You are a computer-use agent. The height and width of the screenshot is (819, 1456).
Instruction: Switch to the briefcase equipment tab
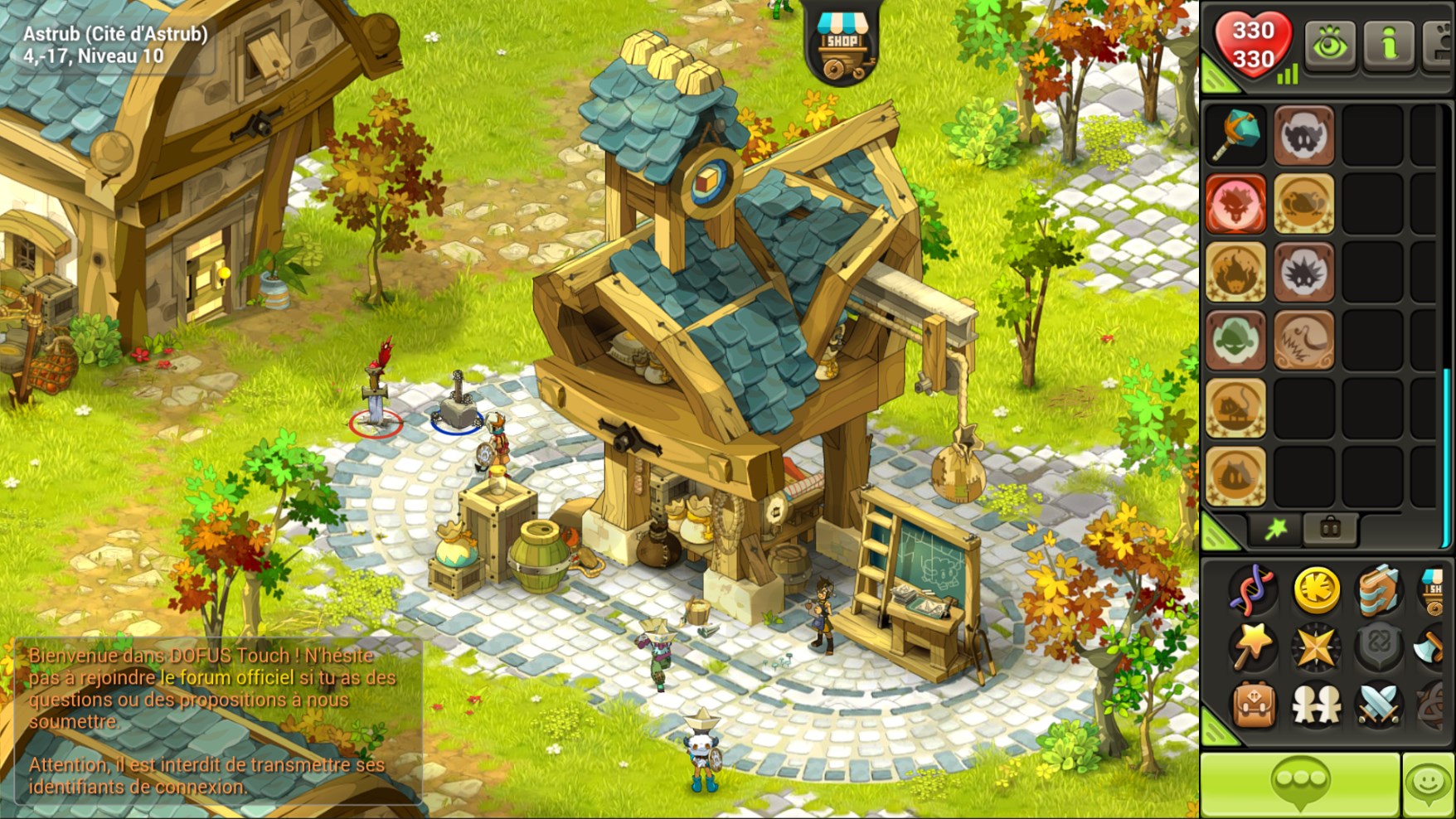pos(1329,527)
